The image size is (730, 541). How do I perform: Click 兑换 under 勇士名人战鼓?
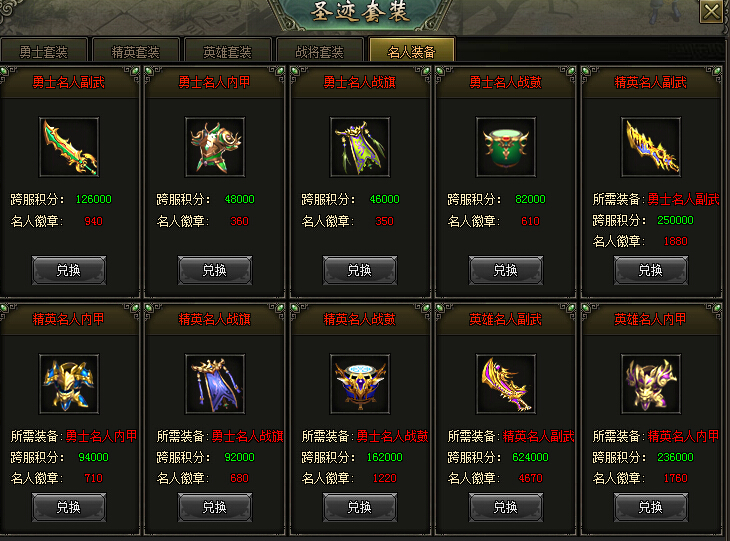506,270
